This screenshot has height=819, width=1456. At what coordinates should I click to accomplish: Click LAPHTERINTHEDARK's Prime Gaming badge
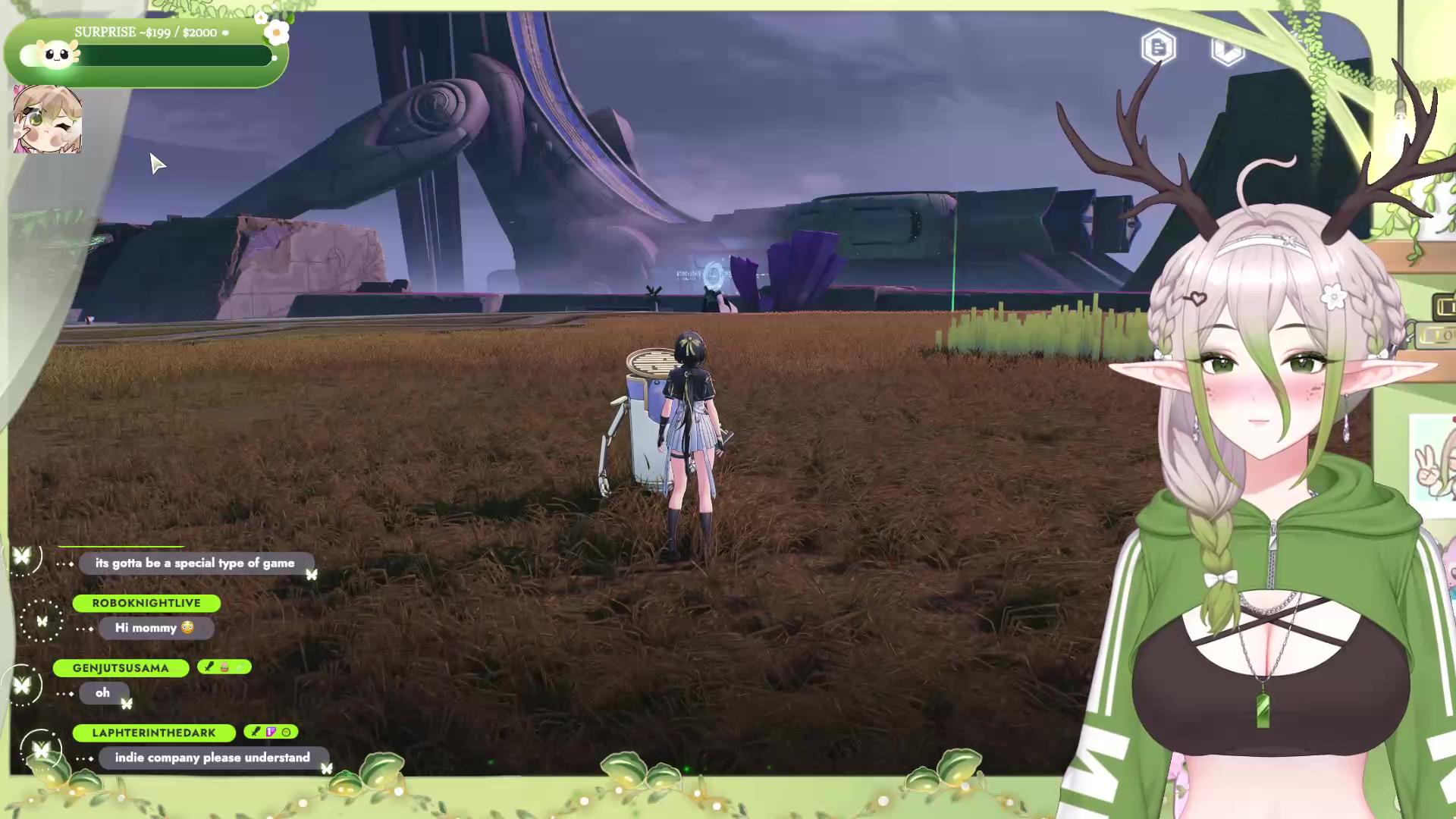(271, 731)
